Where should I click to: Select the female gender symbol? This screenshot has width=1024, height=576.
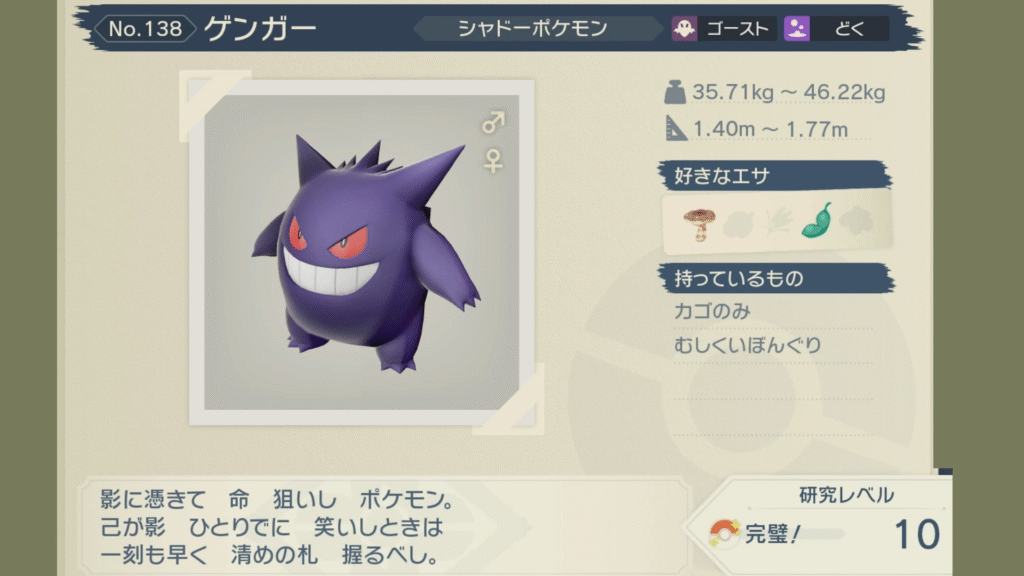pyautogui.click(x=493, y=160)
